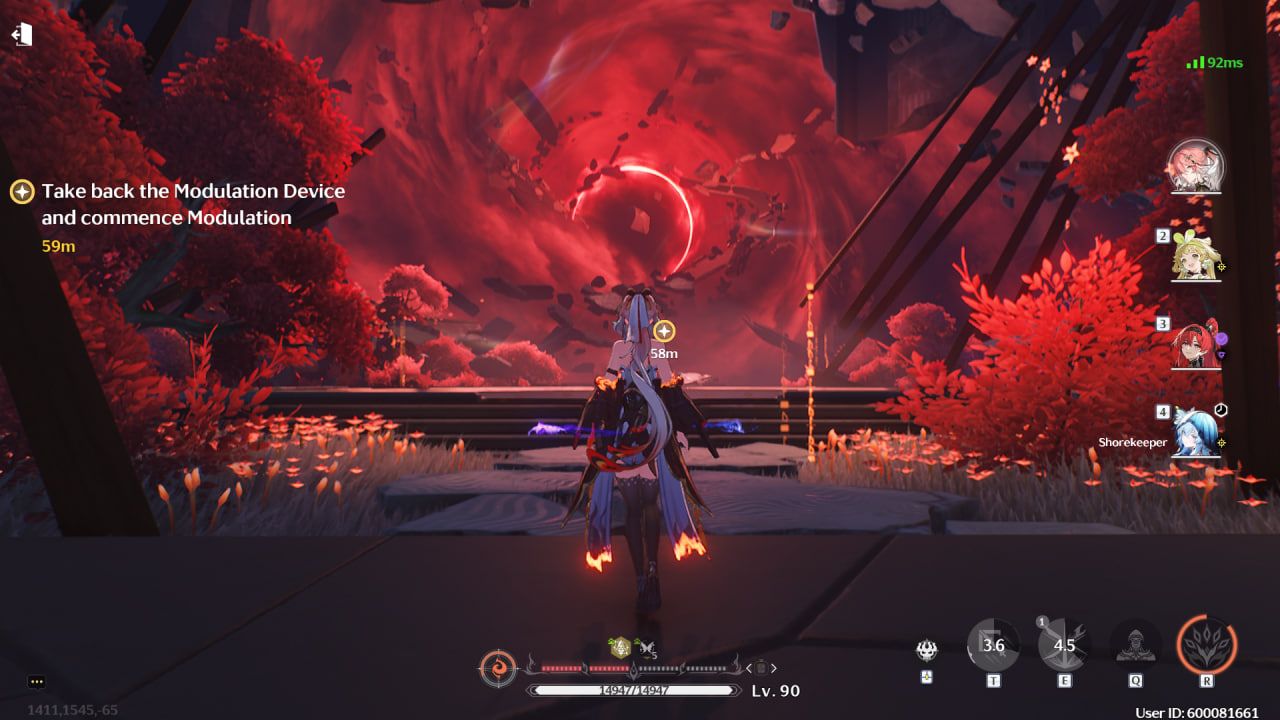Switch to the blonde character with green bow
1280x720 pixels.
point(1196,256)
